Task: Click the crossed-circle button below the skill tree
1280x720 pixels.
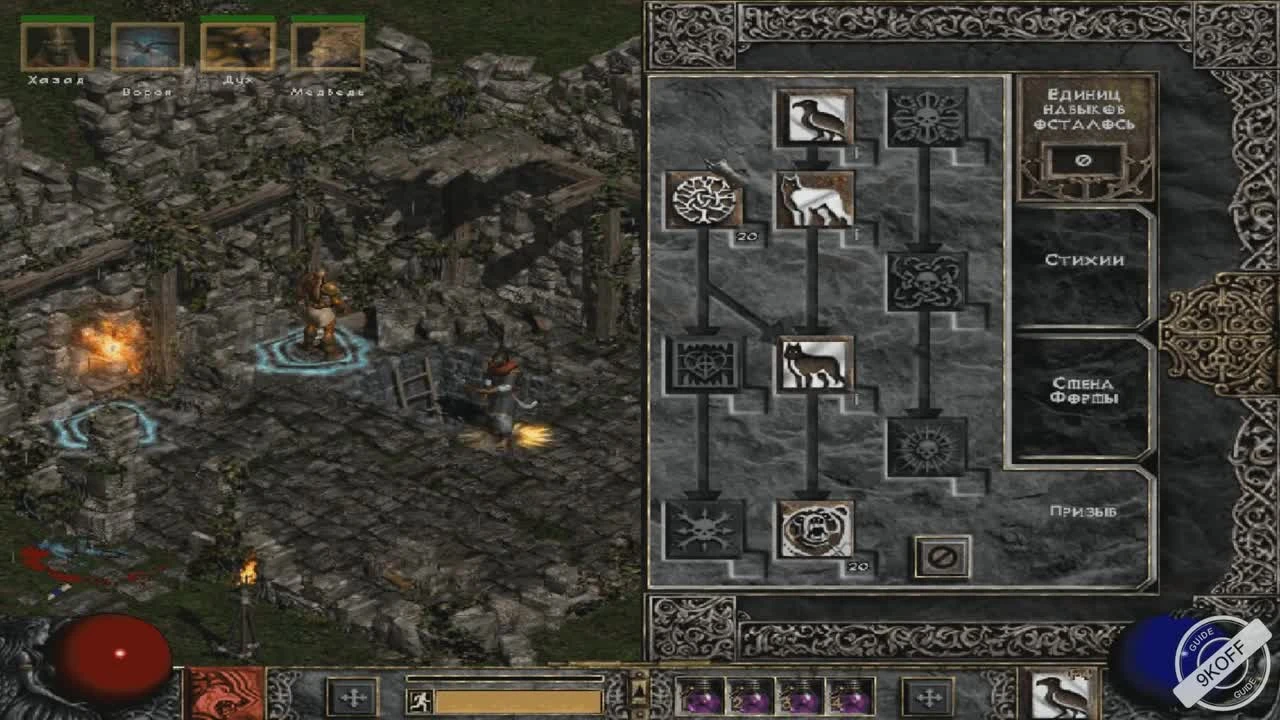Action: point(943,556)
